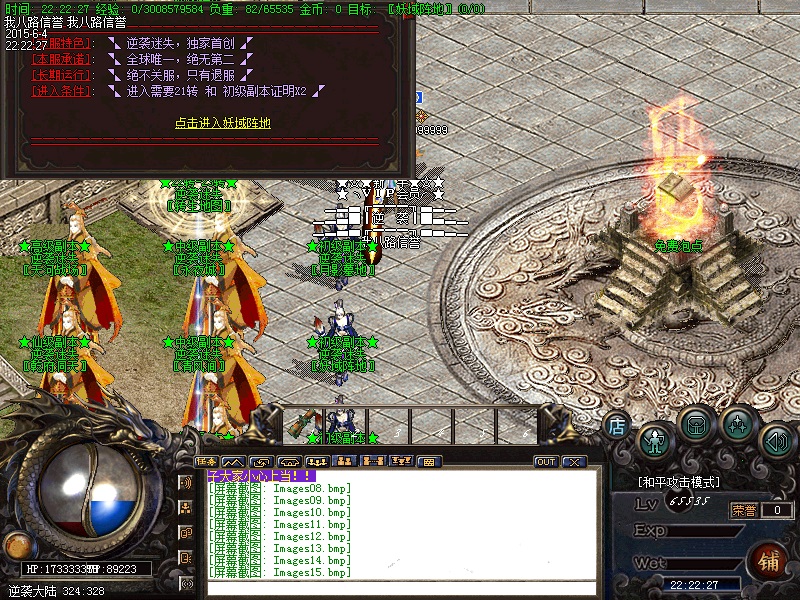Focus the chat text input field
Image resolution: width=800 pixels, height=600 pixels.
(x=400, y=588)
